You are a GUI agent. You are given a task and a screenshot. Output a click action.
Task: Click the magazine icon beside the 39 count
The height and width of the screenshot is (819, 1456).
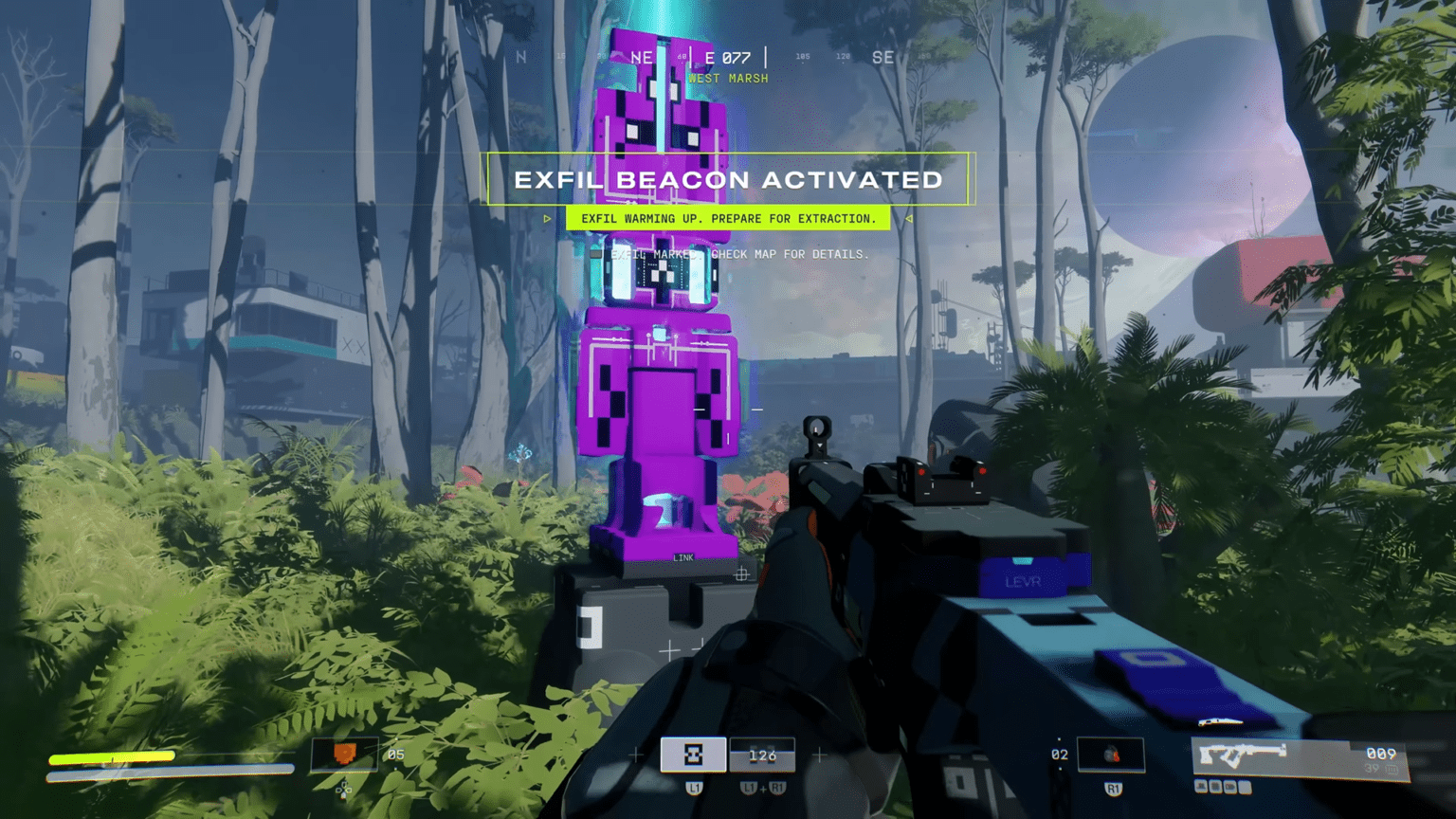click(1392, 768)
